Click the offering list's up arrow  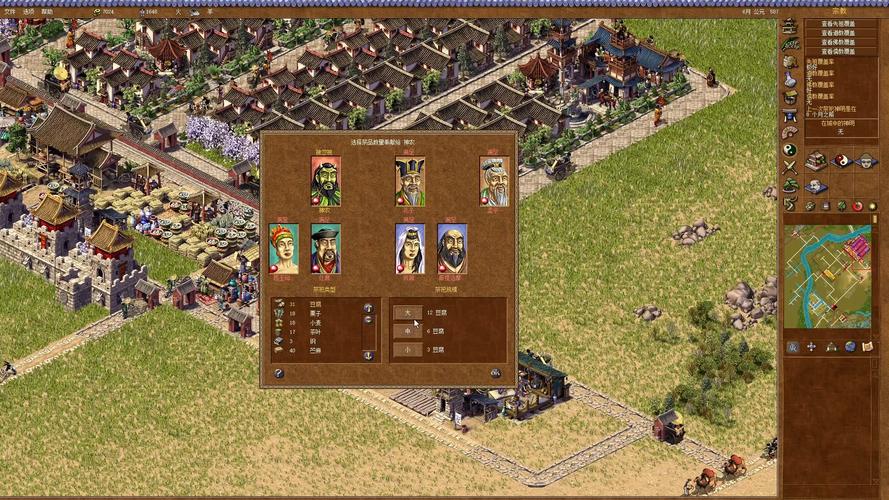tap(368, 308)
